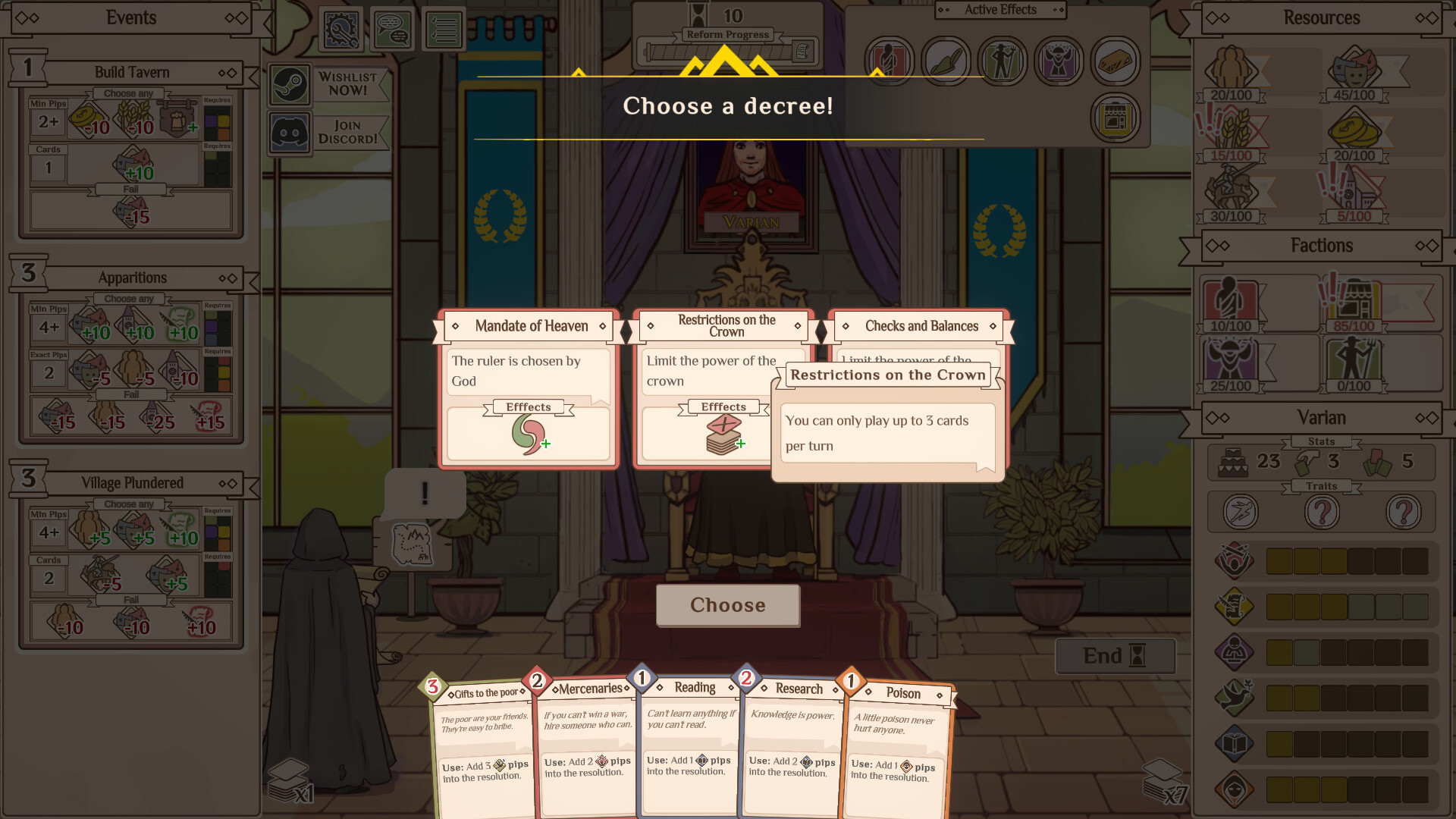1456x819 pixels.
Task: Inspect the farmer active effect icon
Action: 1003,61
